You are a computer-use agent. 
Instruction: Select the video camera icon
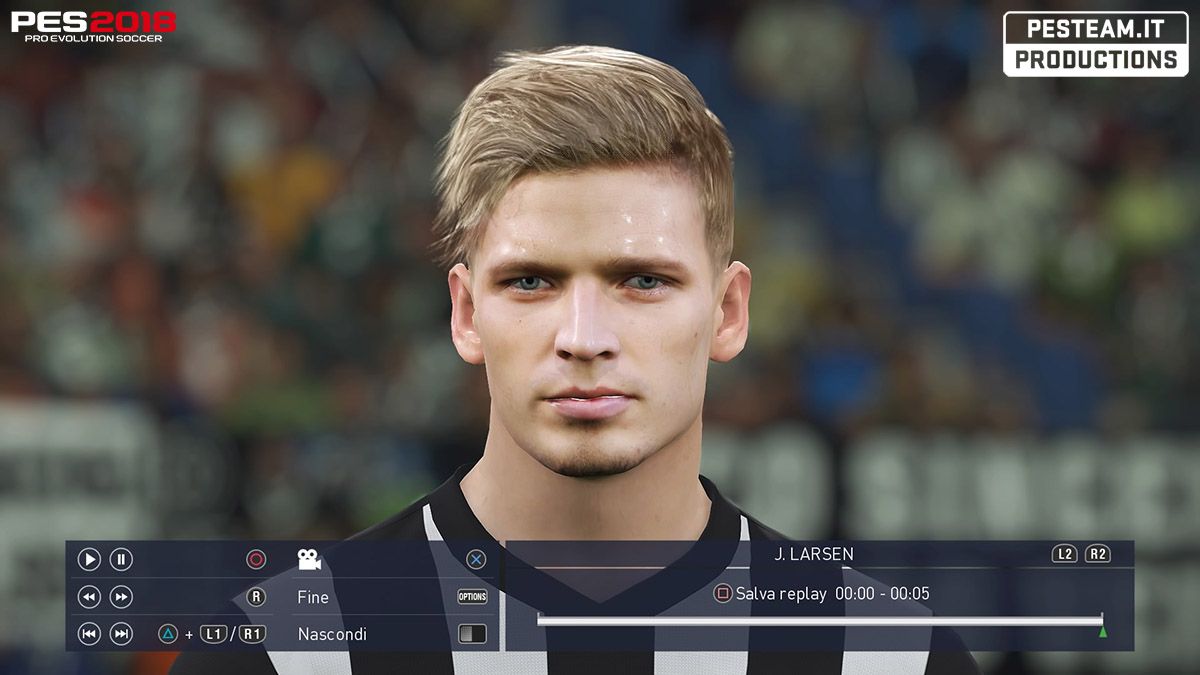click(309, 560)
